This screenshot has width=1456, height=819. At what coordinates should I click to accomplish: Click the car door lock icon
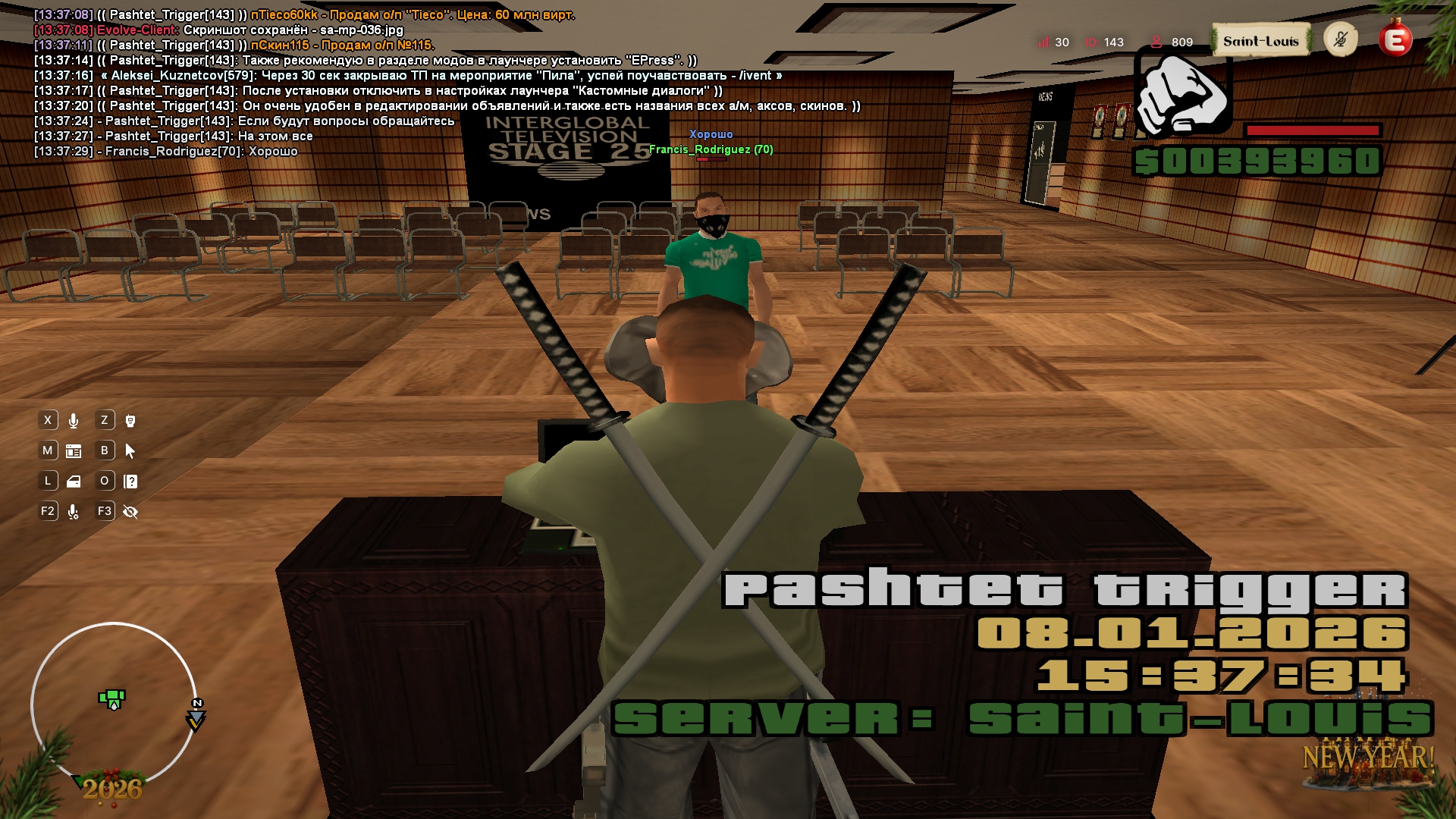coord(74,482)
